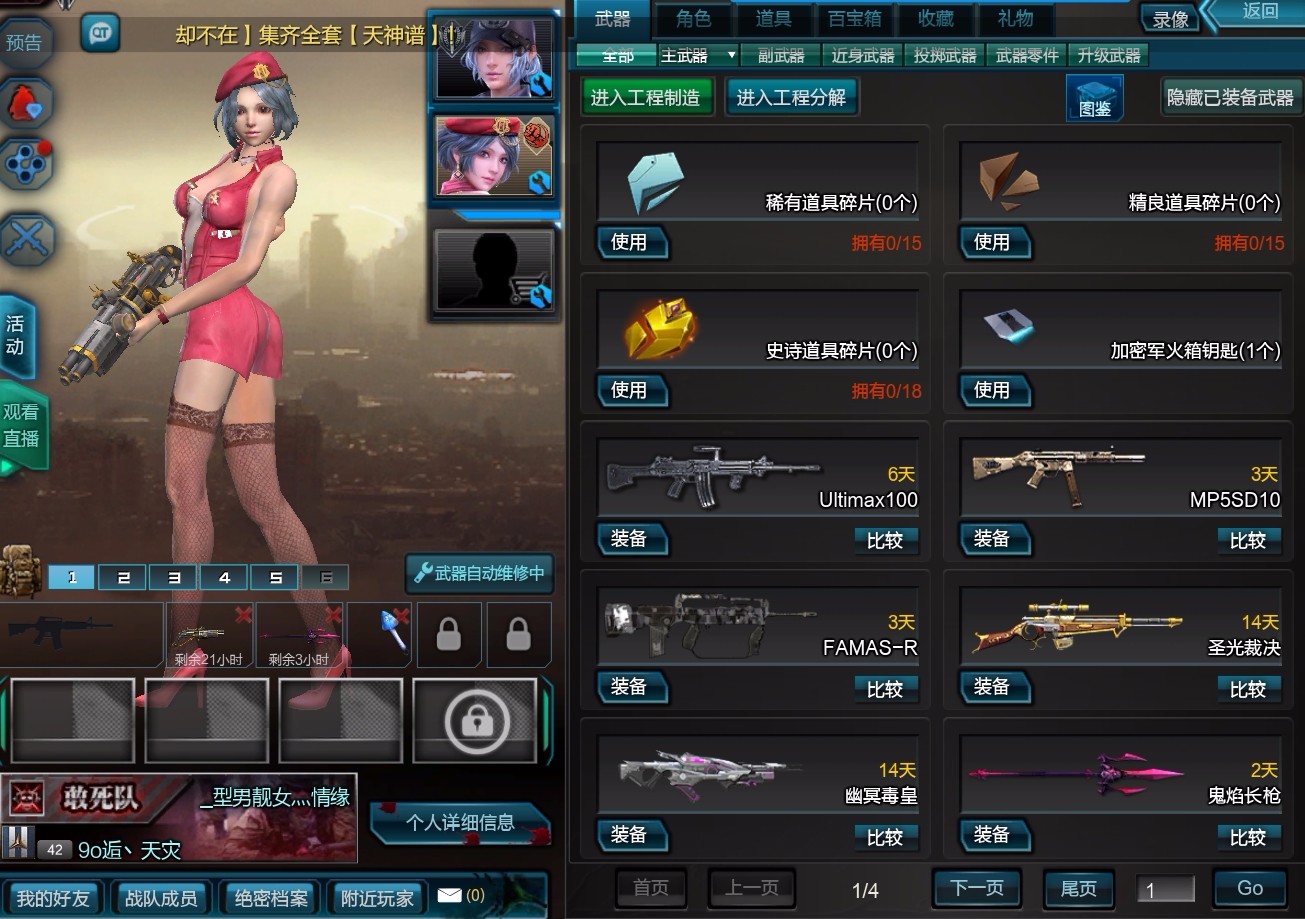The width and height of the screenshot is (1305, 919).
Task: Compare the MP5SD10 weapon
Action: [x=1247, y=541]
